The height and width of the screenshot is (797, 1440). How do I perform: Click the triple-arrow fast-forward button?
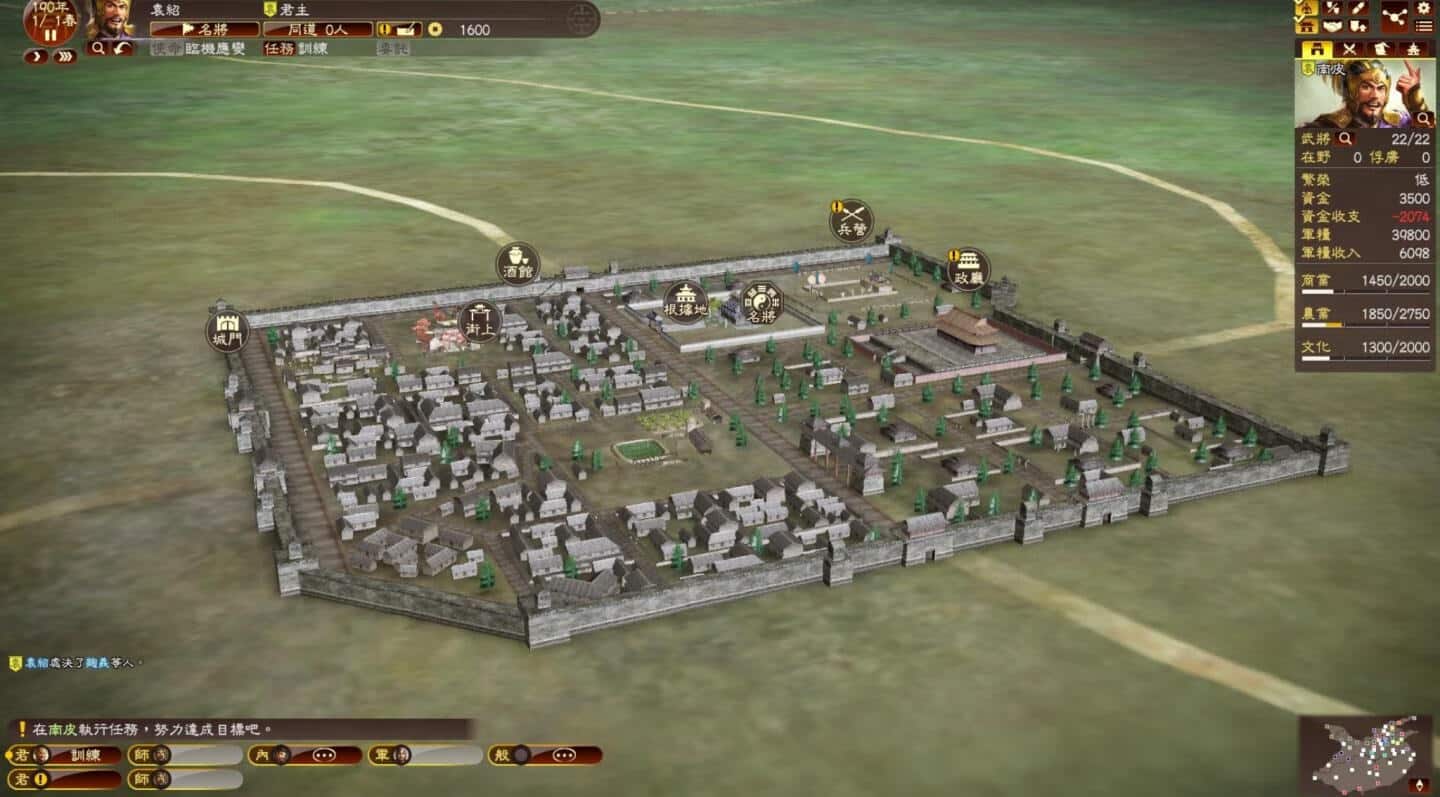[x=64, y=57]
